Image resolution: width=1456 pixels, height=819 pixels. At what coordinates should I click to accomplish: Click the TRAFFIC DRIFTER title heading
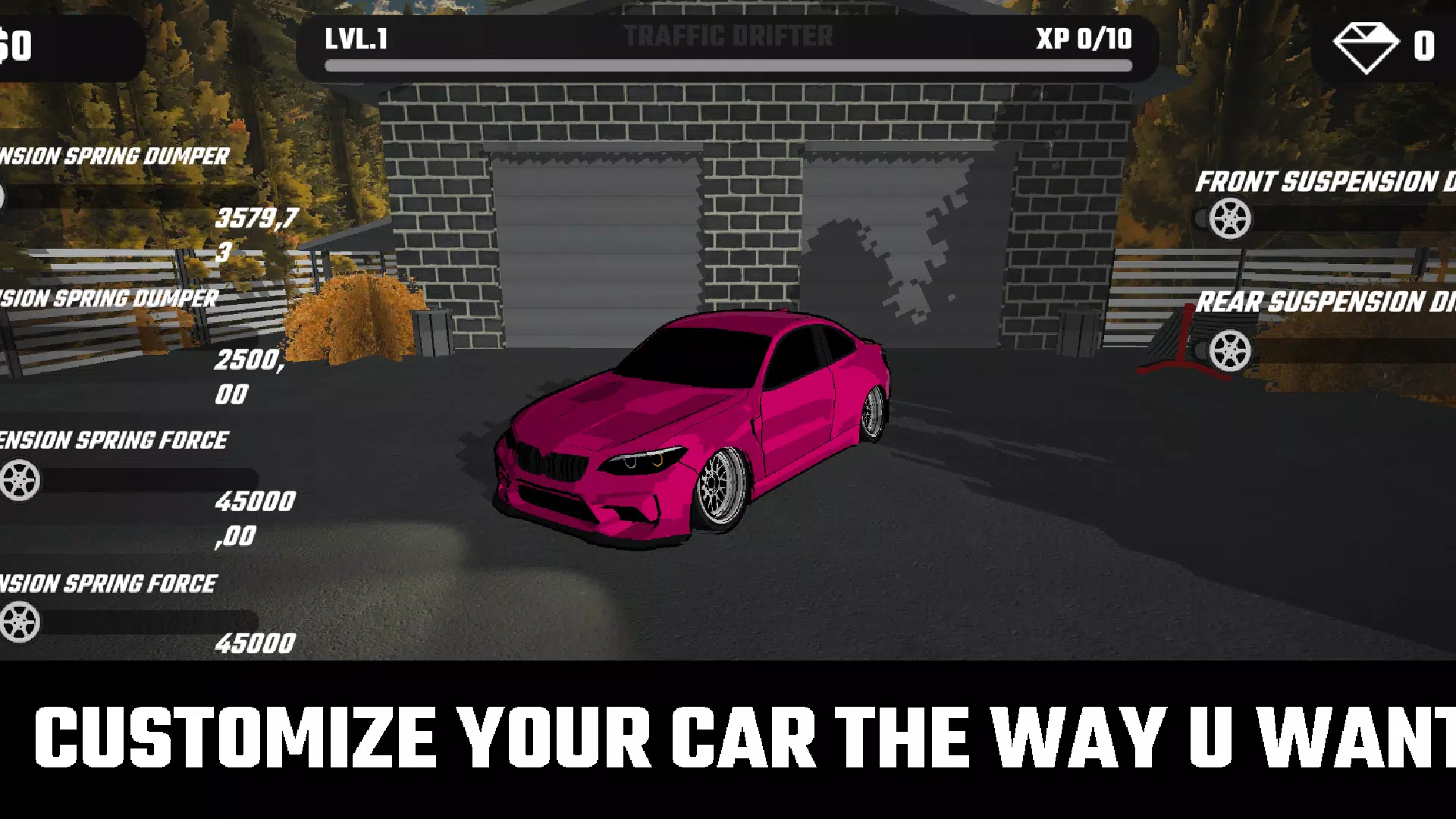coord(728,34)
